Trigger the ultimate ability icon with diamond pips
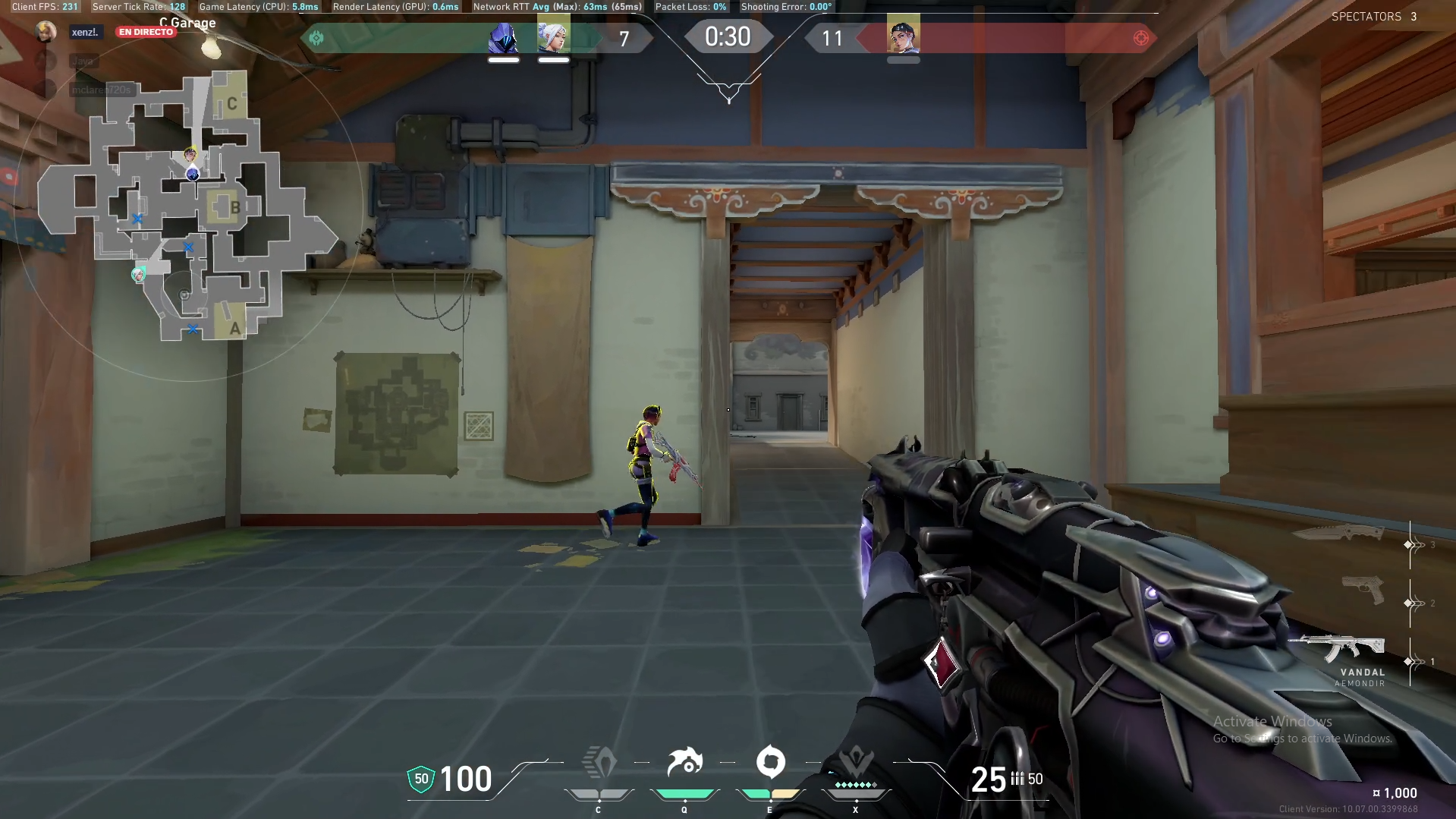 [856, 762]
